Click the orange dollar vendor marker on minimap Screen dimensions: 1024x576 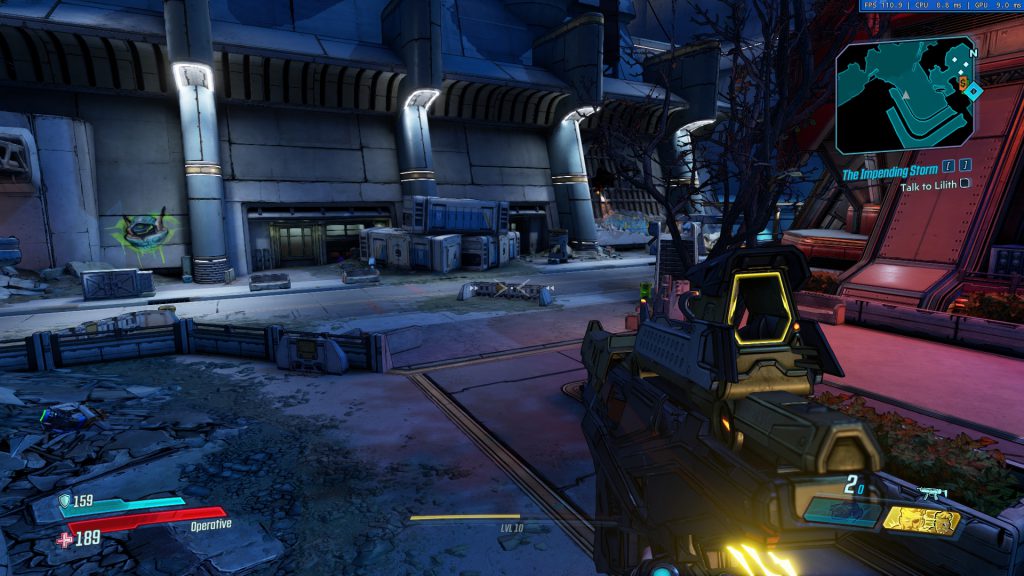click(963, 85)
